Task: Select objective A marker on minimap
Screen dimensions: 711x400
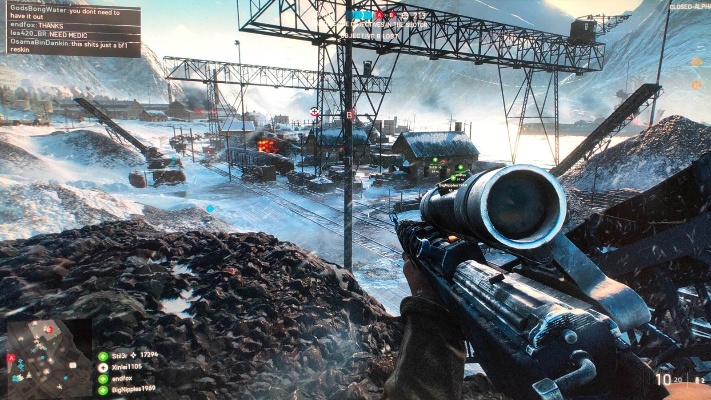Action: 11,358
